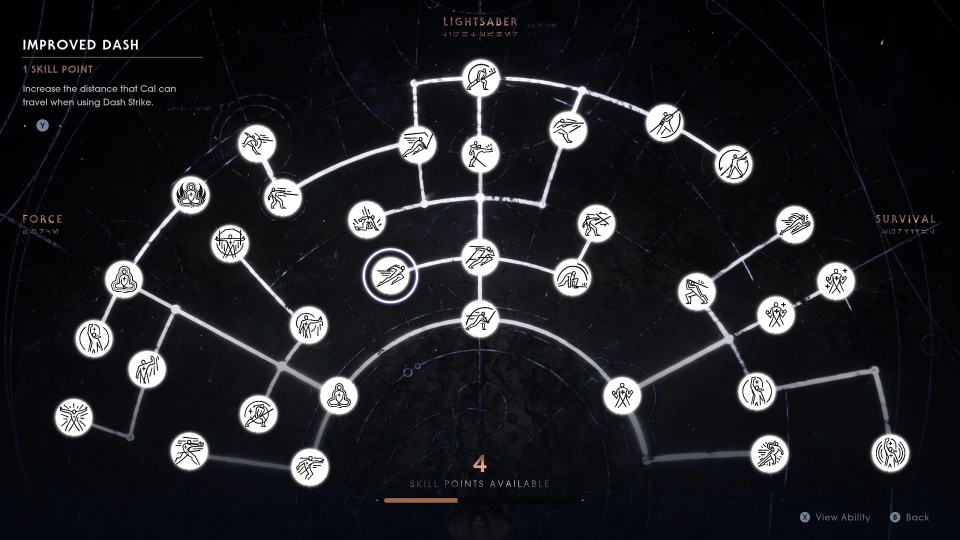Viewport: 960px width, 540px height.
Task: Choose the kneeling figure beneath a dome arc
Action: tap(573, 277)
